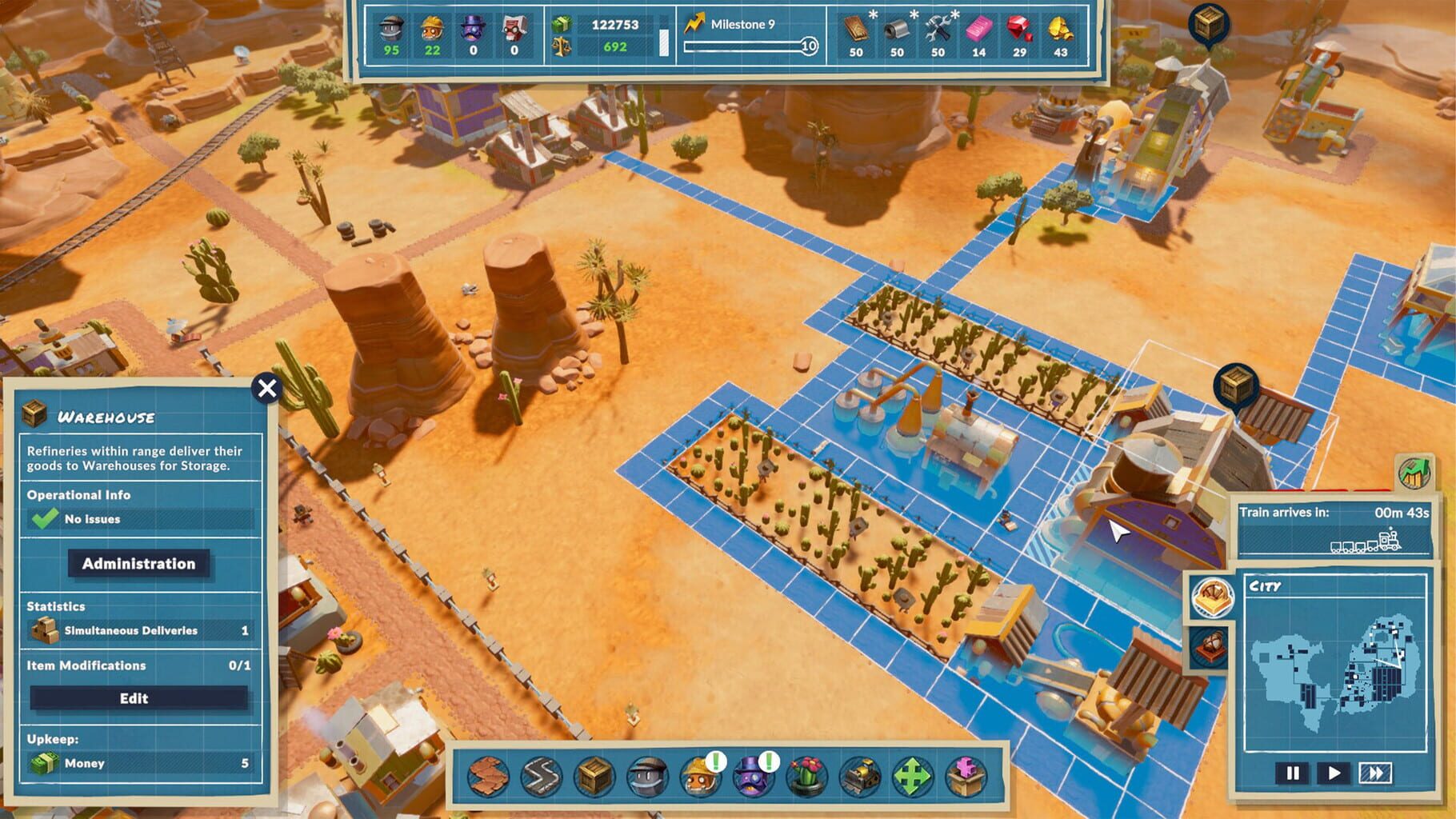The height and width of the screenshot is (819, 1456).
Task: Open the Administration panel
Action: [138, 564]
